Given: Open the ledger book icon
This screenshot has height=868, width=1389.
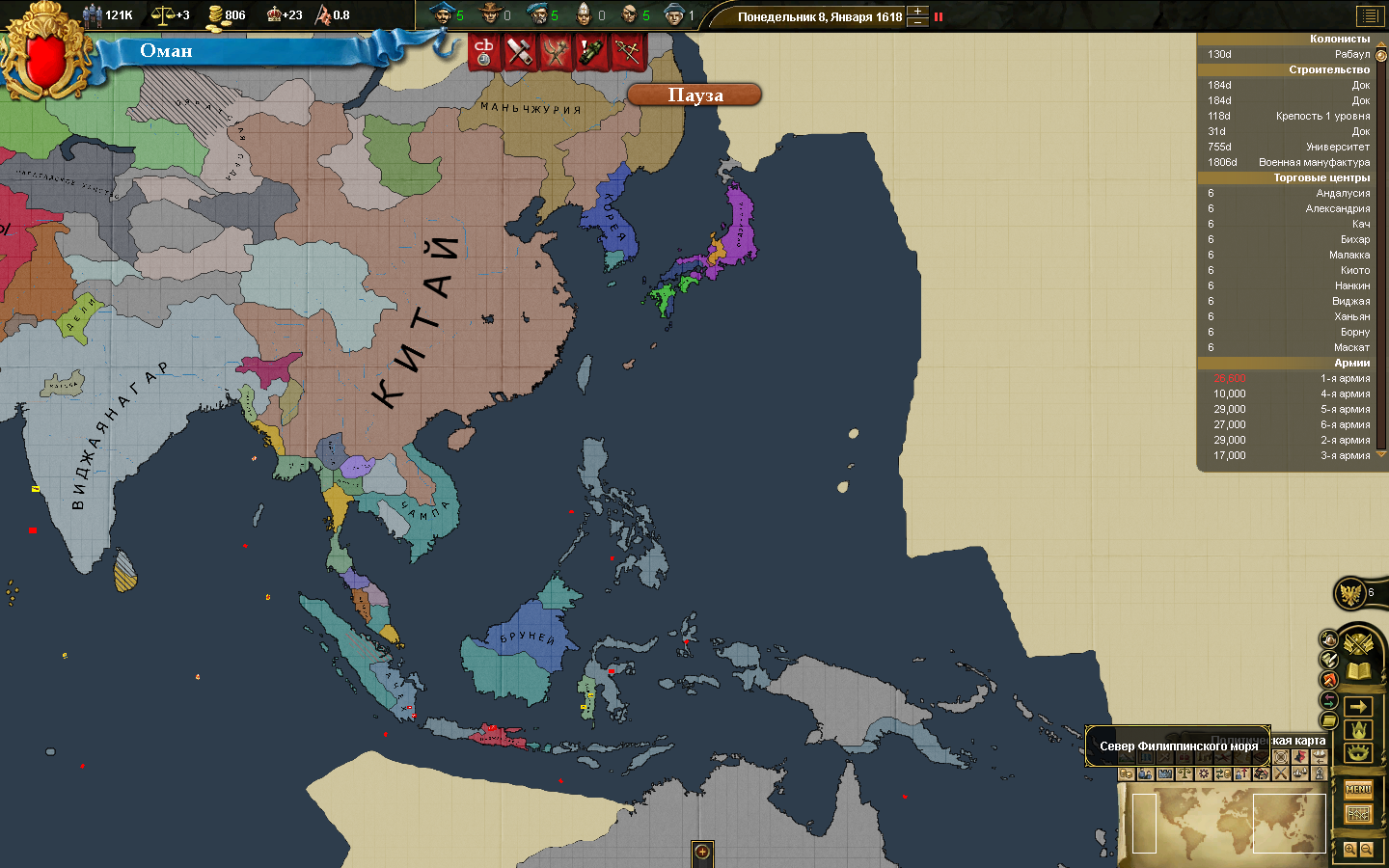Looking at the screenshot, I should [1358, 670].
